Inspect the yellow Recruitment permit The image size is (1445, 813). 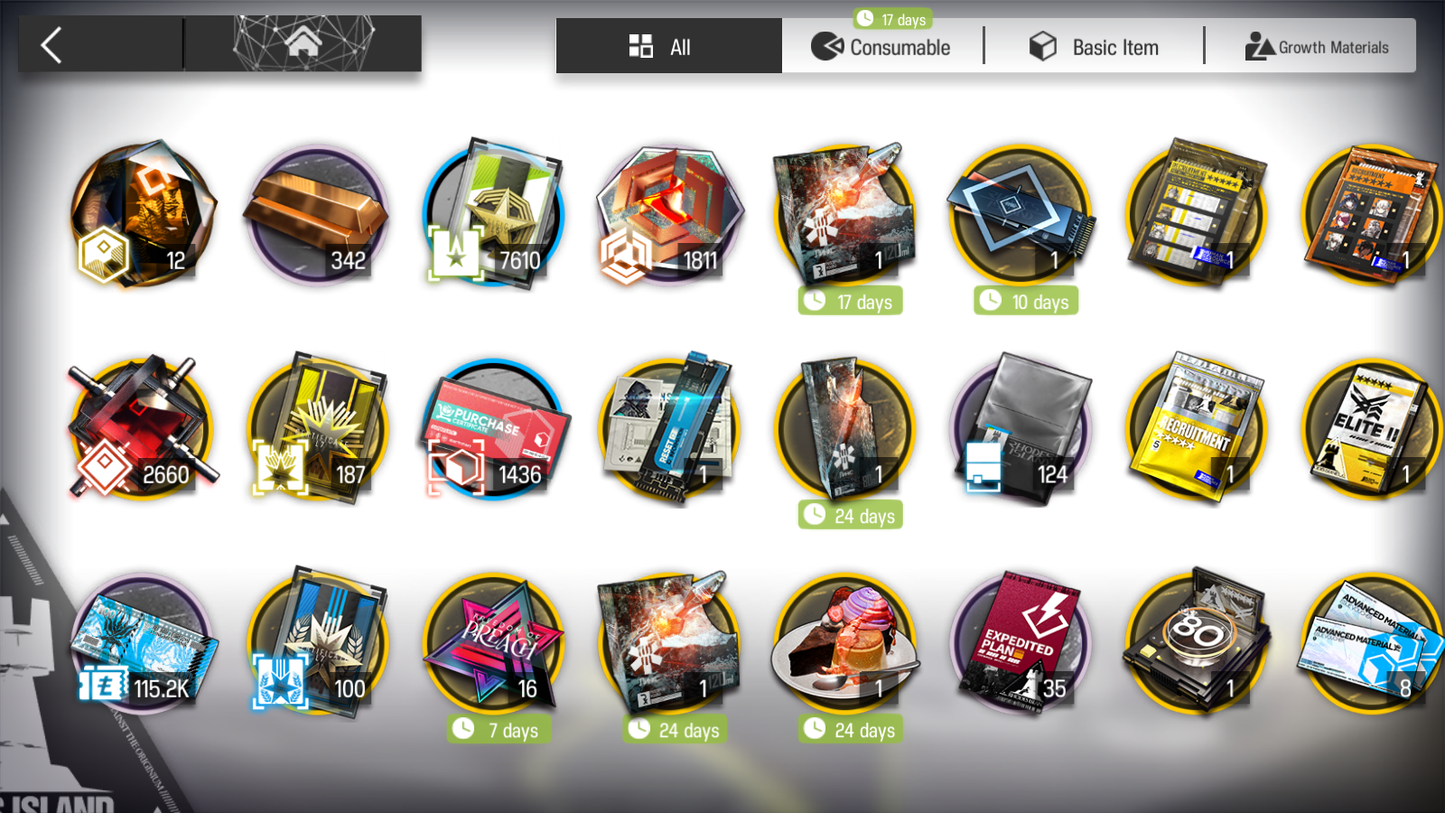click(x=1196, y=430)
